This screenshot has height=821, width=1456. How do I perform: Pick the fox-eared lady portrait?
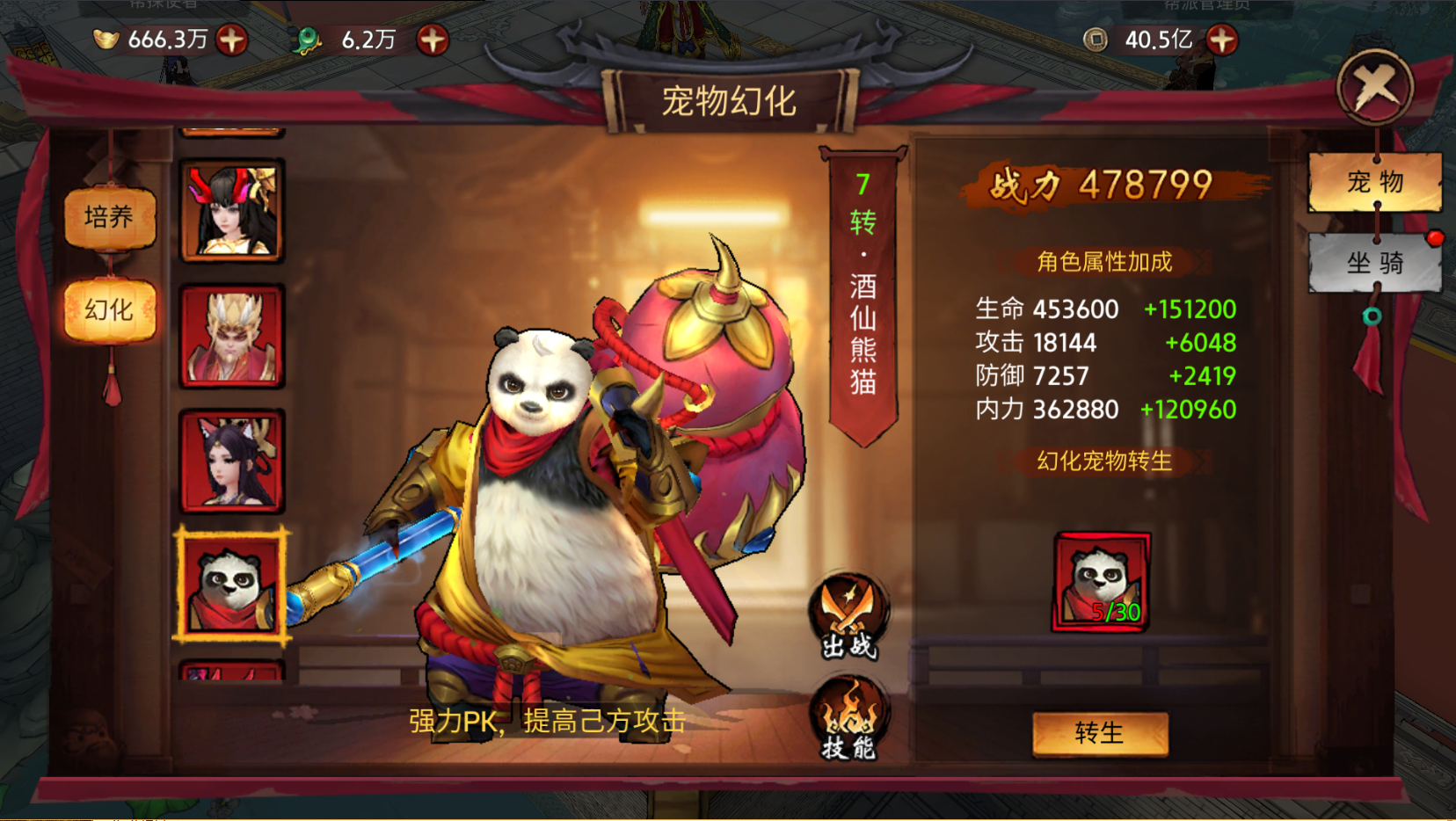(x=232, y=461)
